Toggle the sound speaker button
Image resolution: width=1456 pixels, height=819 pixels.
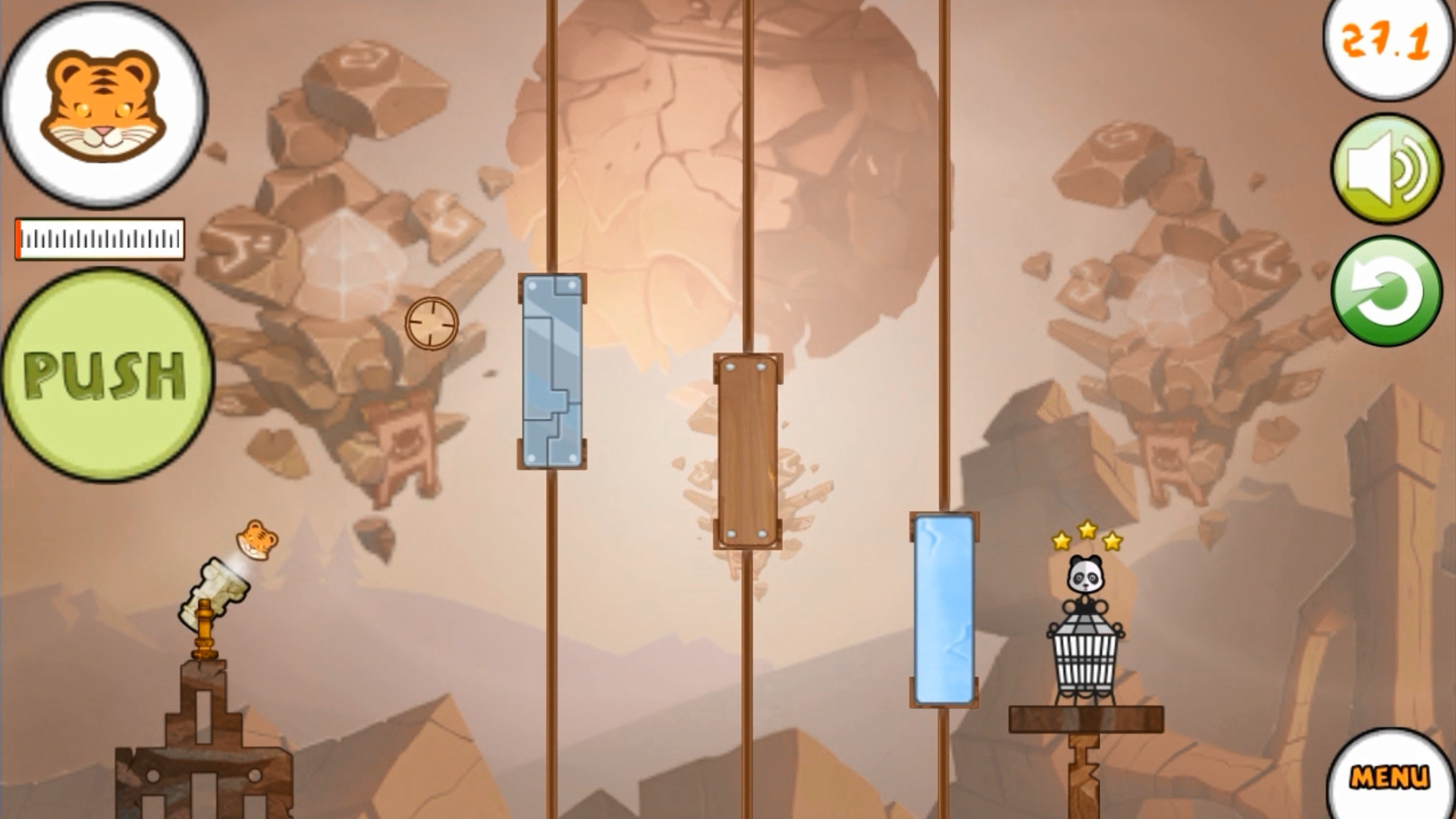pos(1386,168)
